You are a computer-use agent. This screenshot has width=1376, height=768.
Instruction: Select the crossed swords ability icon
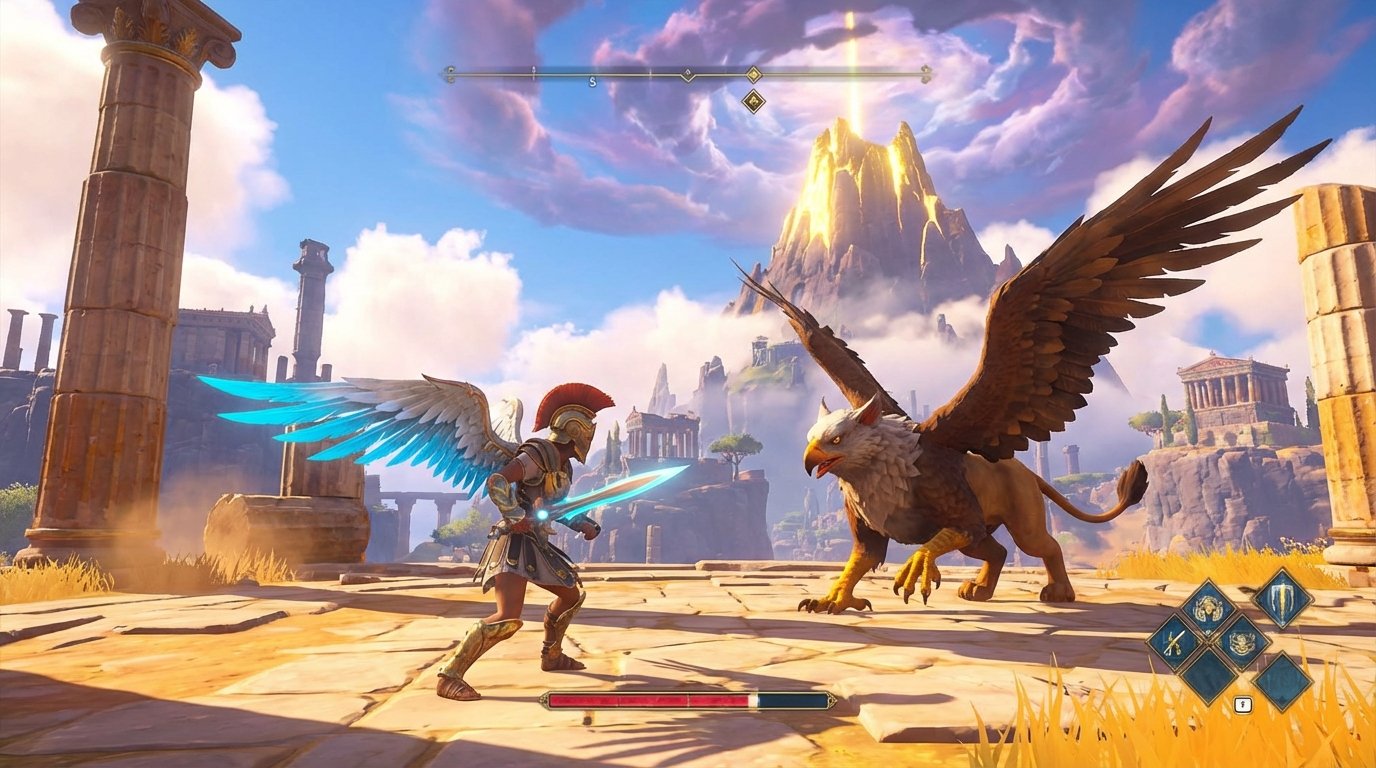click(1175, 641)
